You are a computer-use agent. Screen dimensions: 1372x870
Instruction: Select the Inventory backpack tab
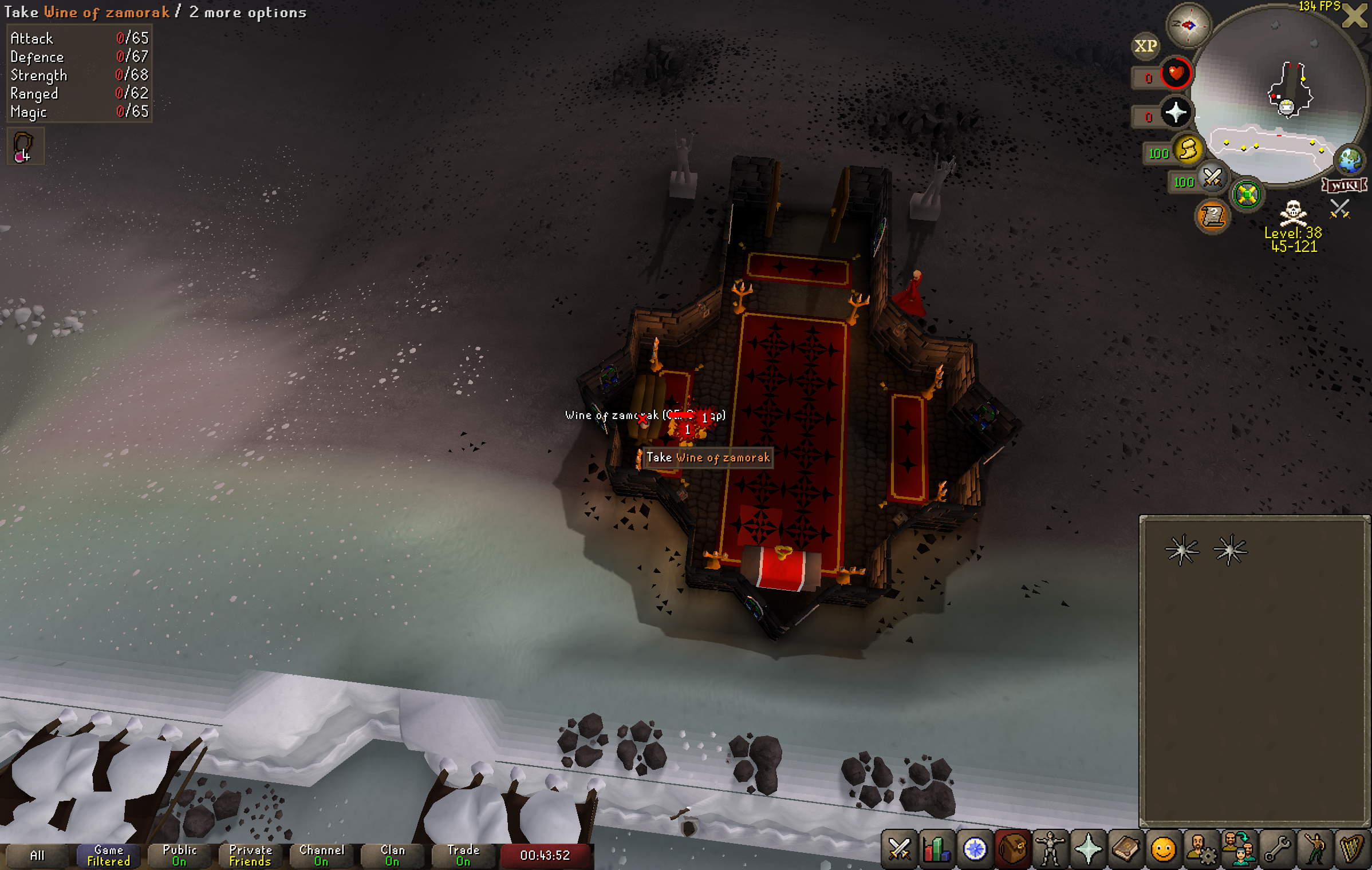point(1012,849)
